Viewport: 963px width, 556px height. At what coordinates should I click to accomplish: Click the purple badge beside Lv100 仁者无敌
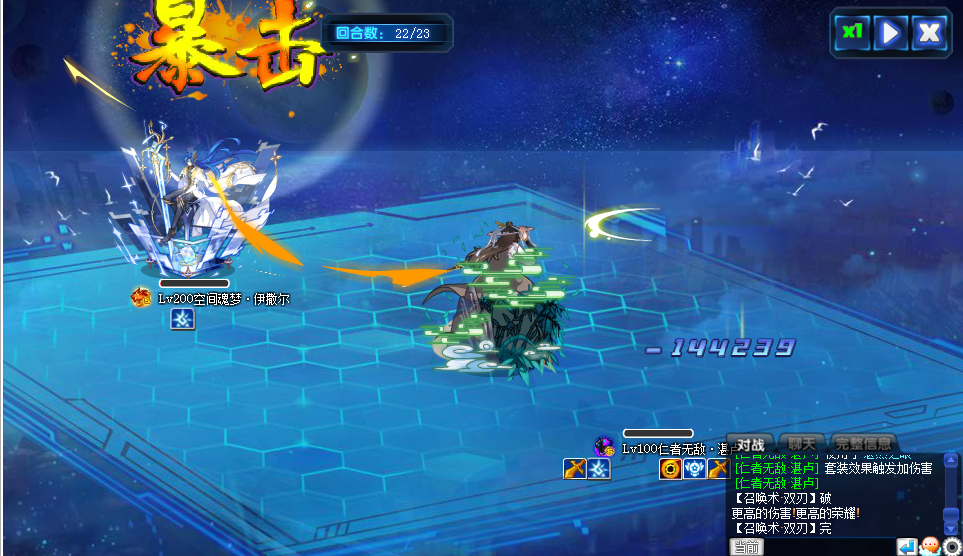coord(604,447)
